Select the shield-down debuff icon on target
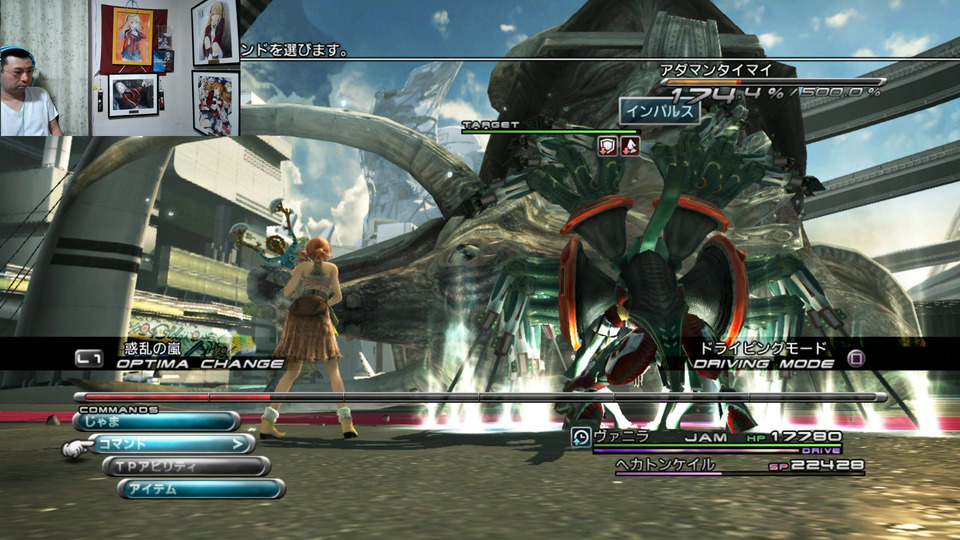 (x=607, y=146)
